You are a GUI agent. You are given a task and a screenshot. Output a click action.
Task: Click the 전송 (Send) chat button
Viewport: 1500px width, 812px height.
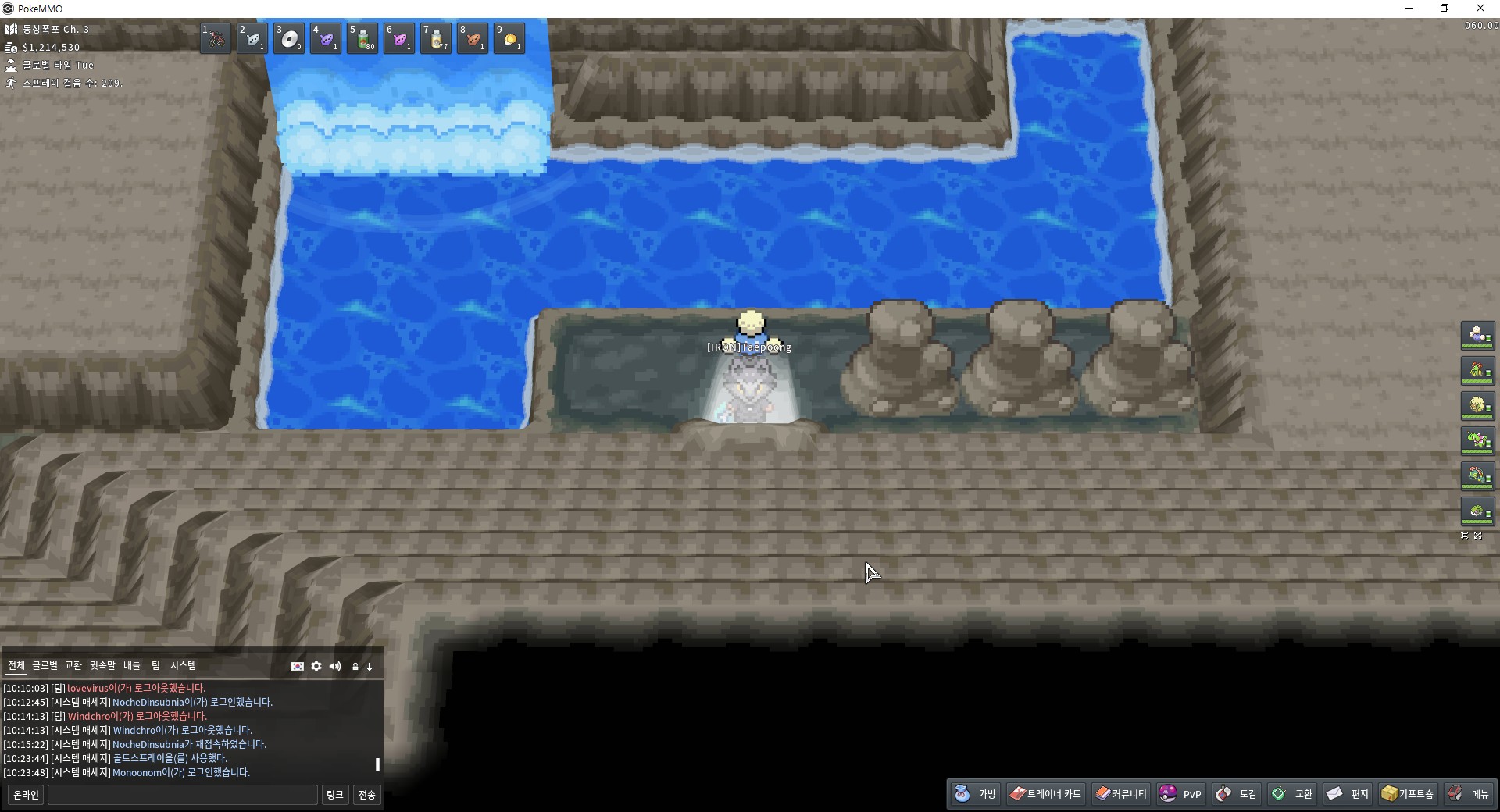(366, 795)
